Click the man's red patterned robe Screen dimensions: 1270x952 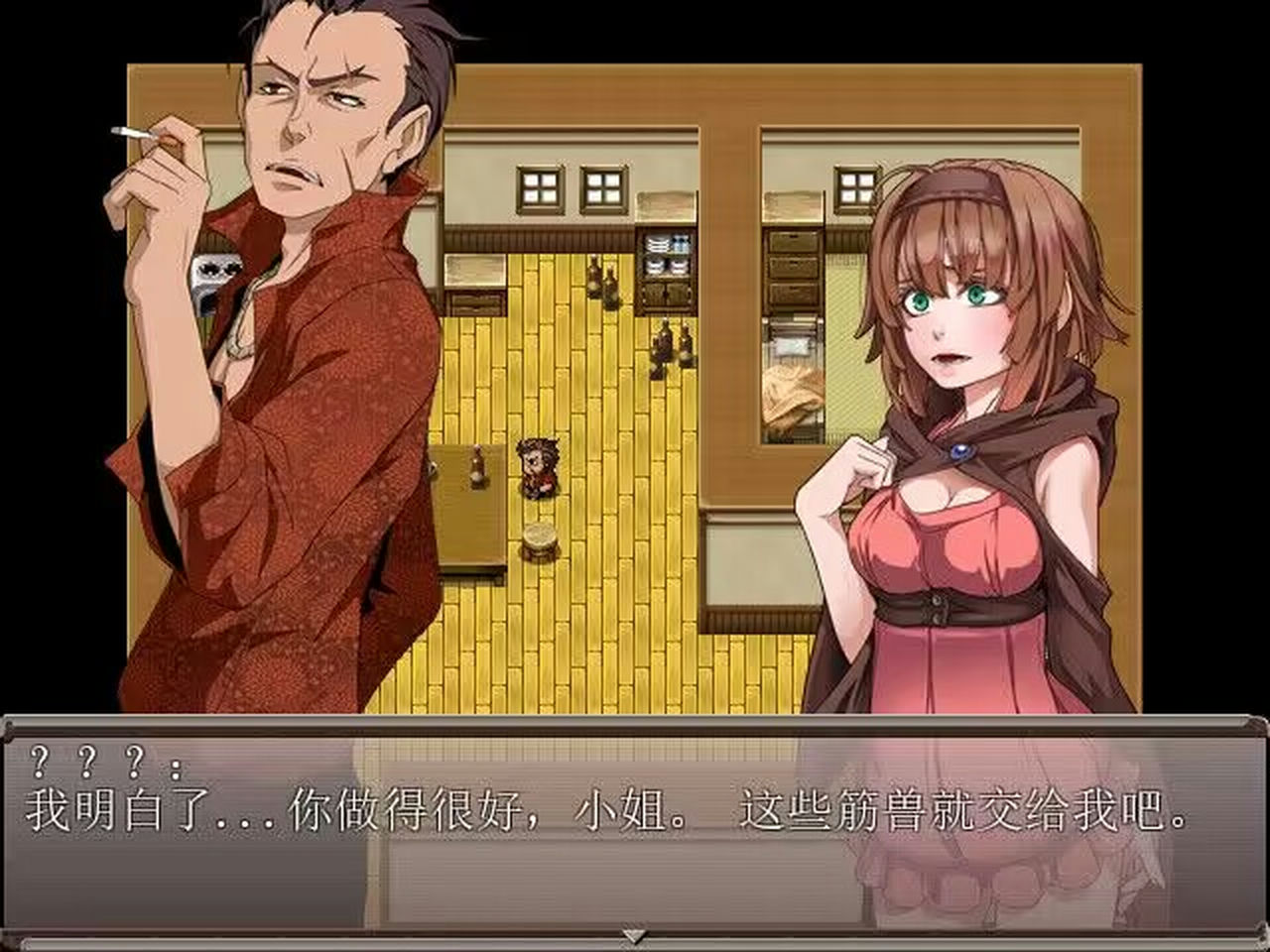pos(278,545)
